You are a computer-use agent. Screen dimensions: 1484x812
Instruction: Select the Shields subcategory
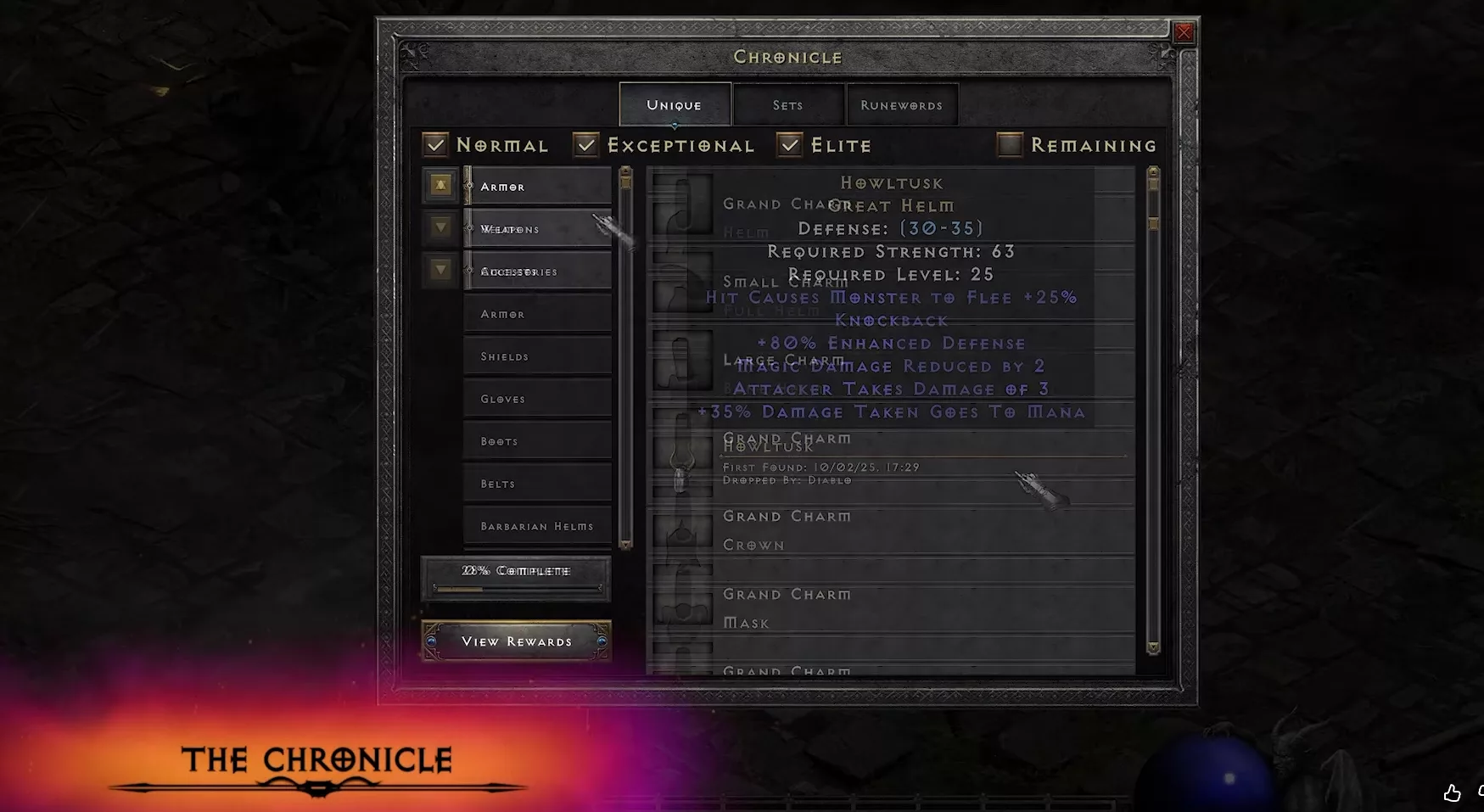click(537, 356)
